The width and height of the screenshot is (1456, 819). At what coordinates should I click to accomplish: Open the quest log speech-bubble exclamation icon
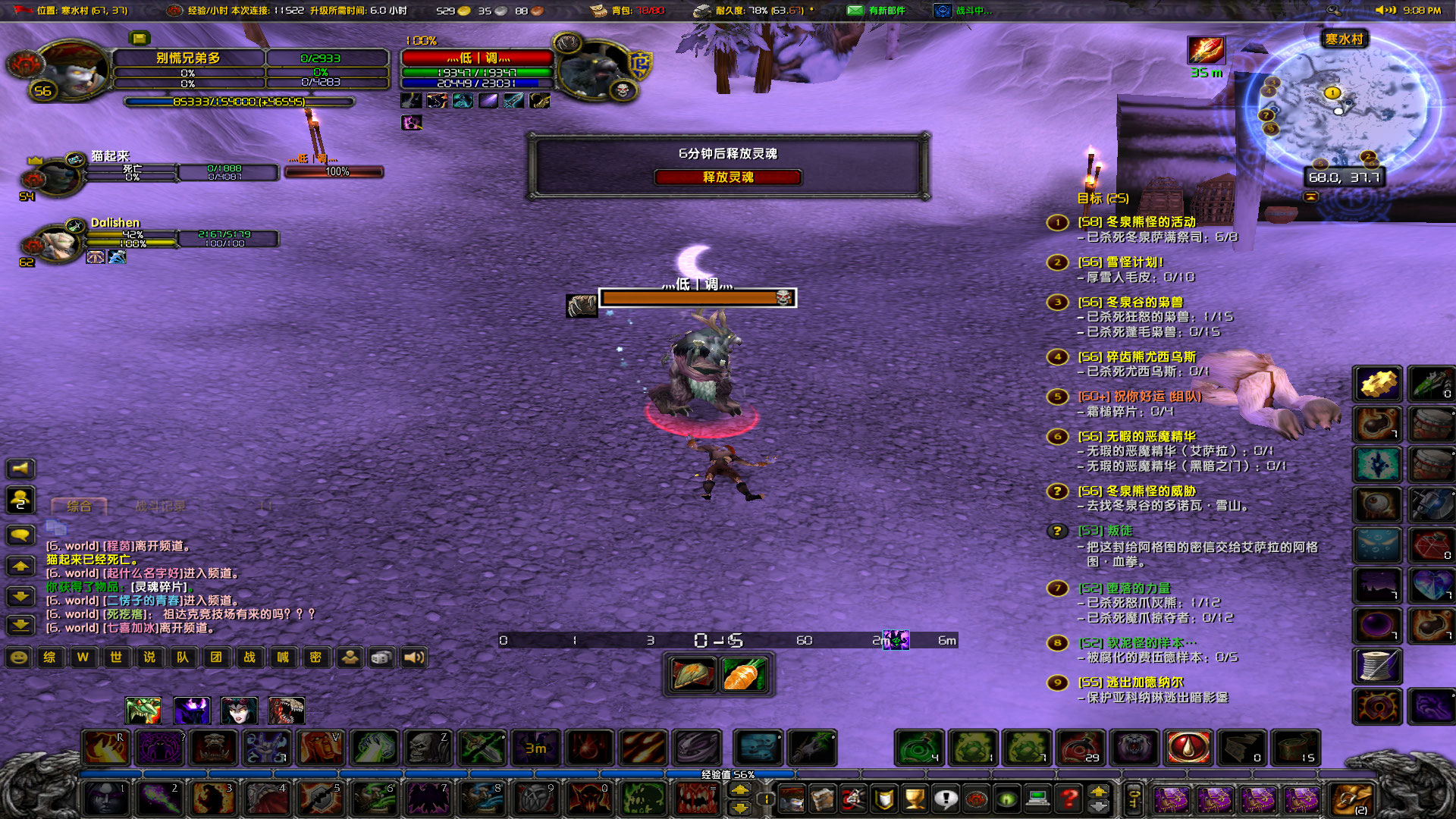point(946,799)
